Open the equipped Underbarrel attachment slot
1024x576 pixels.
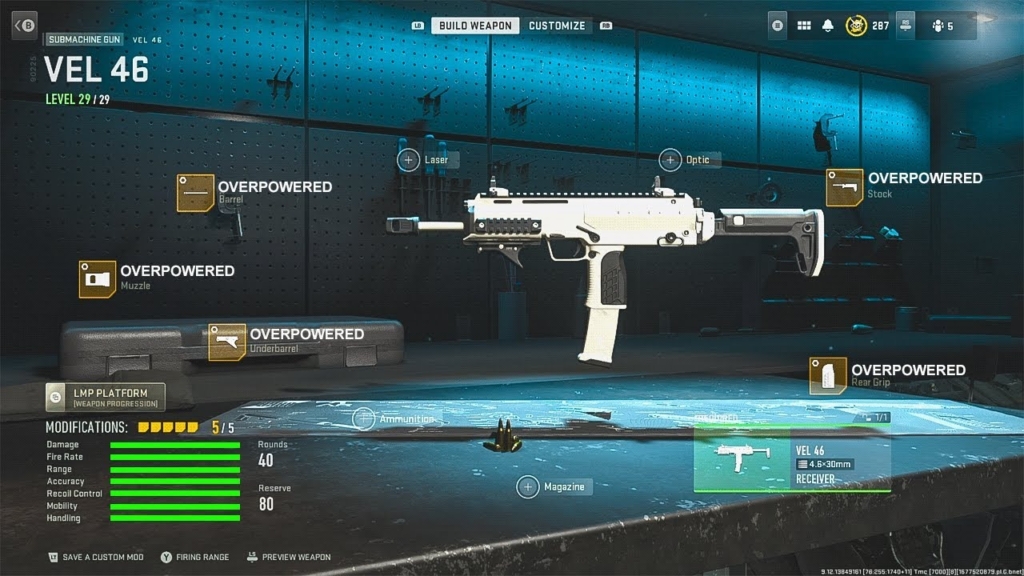[227, 342]
